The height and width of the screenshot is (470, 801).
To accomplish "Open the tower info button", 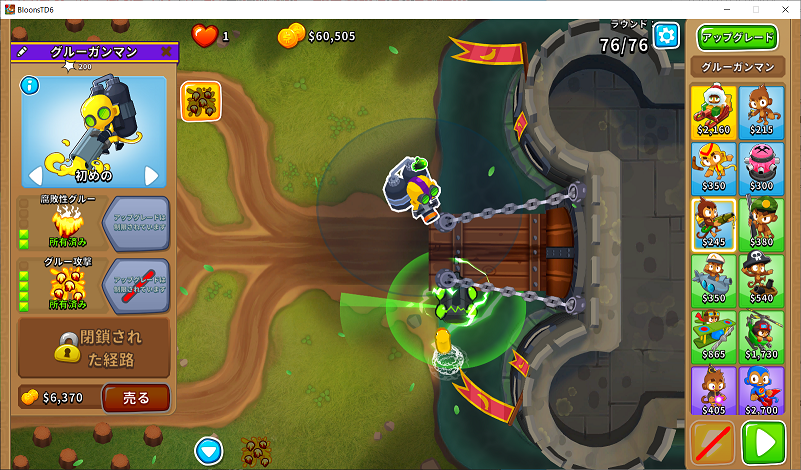I will 29,85.
